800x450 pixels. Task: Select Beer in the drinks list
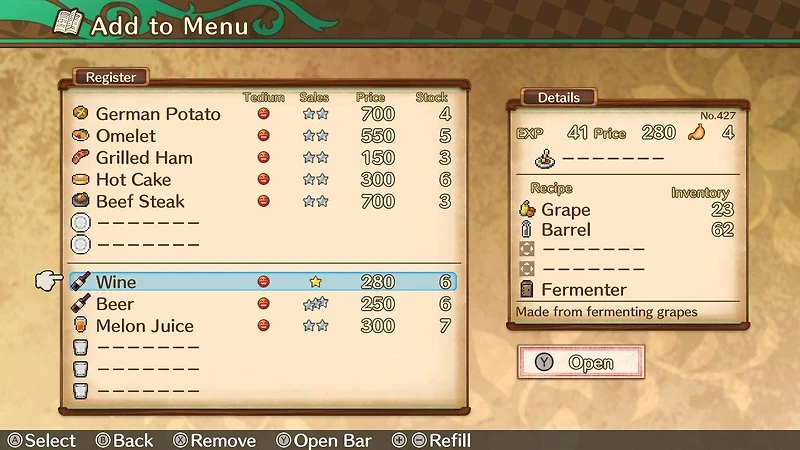(115, 304)
